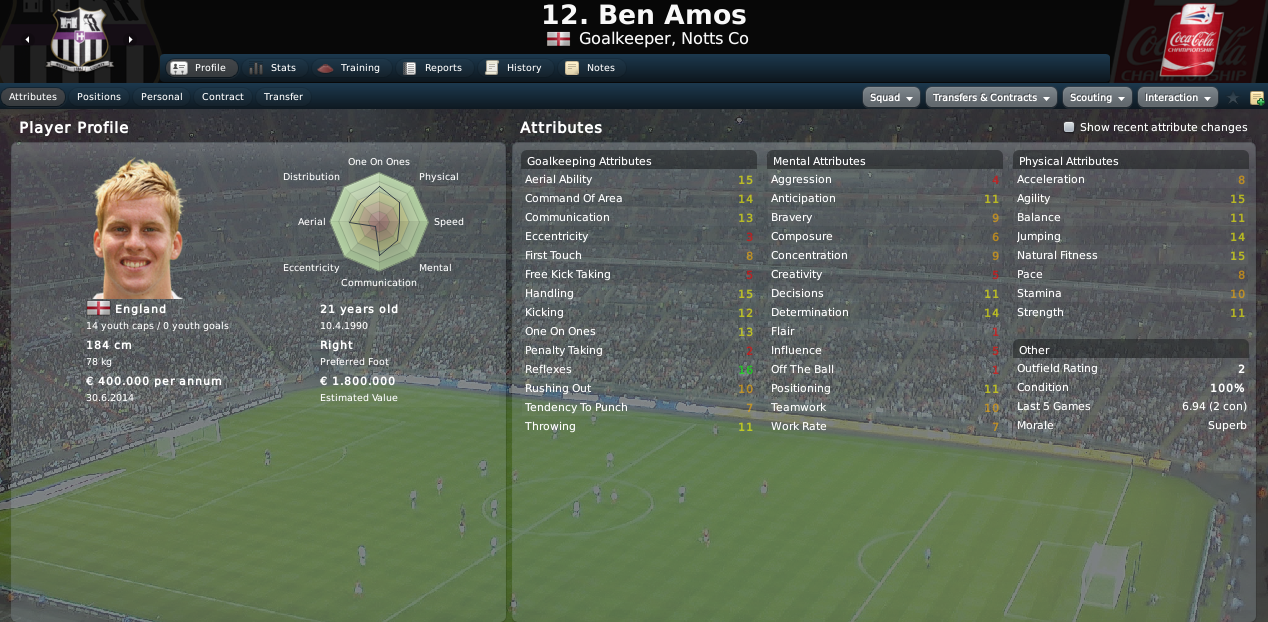View the History tab

(513, 68)
